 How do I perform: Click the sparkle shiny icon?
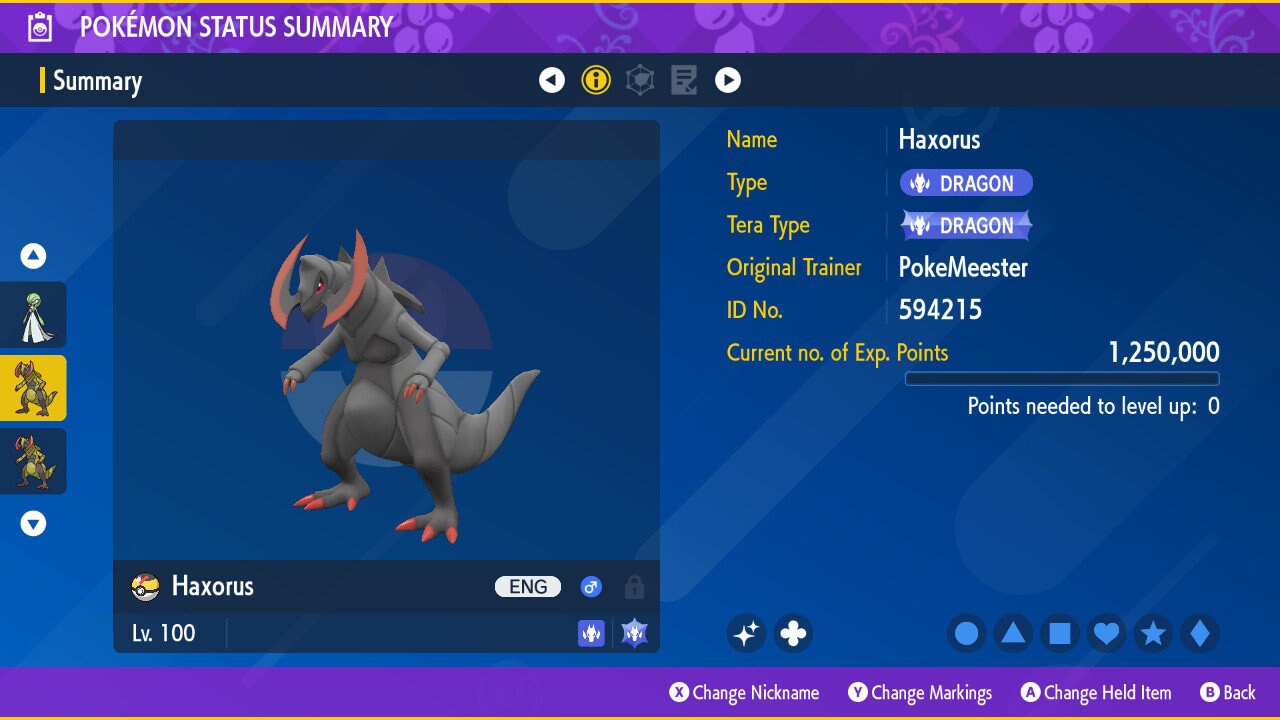746,633
